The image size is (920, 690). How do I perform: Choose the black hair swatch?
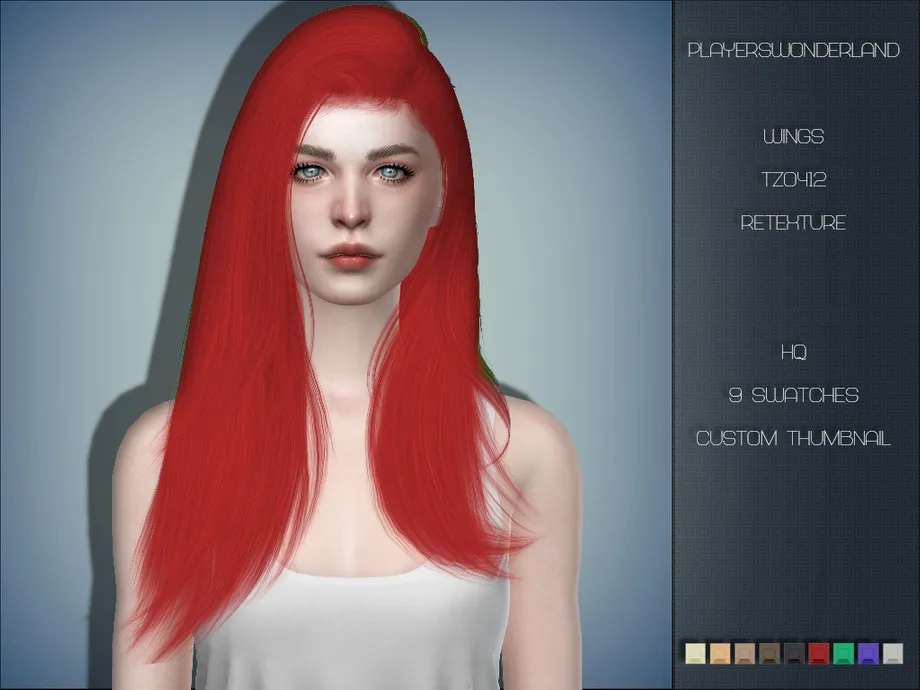click(x=794, y=654)
